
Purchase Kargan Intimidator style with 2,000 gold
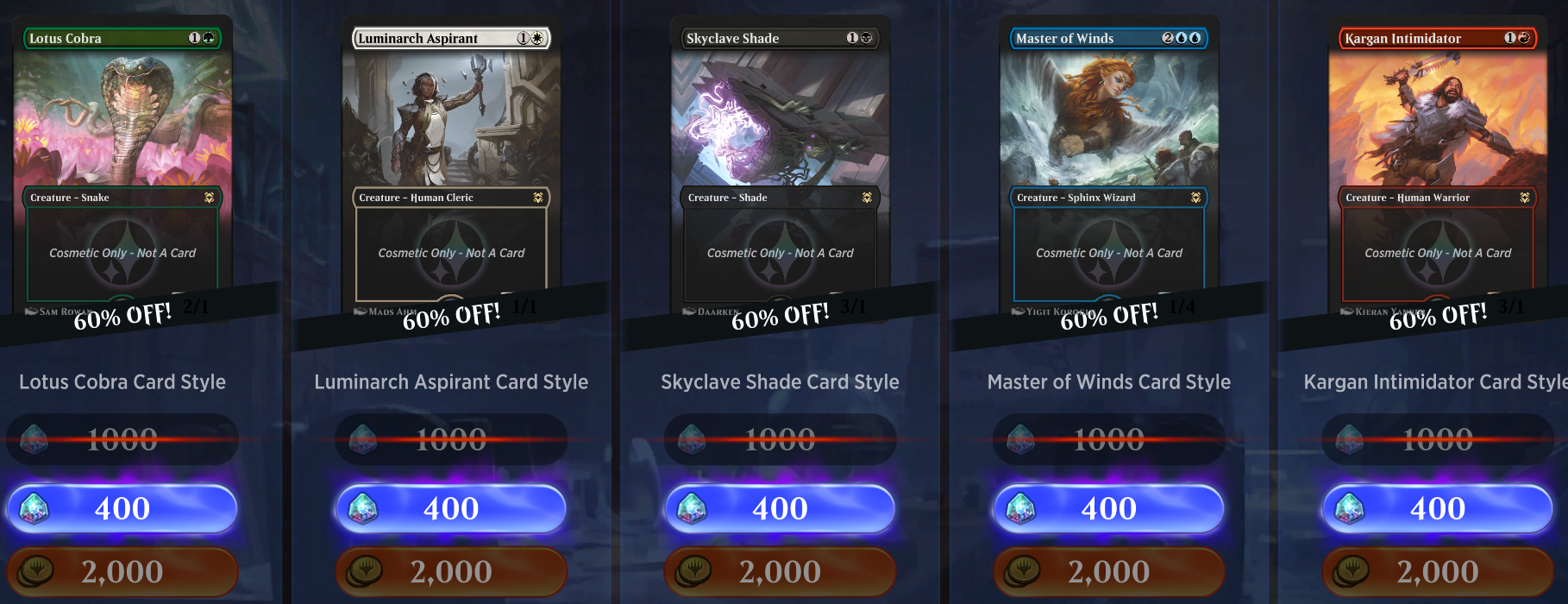[x=1438, y=571]
